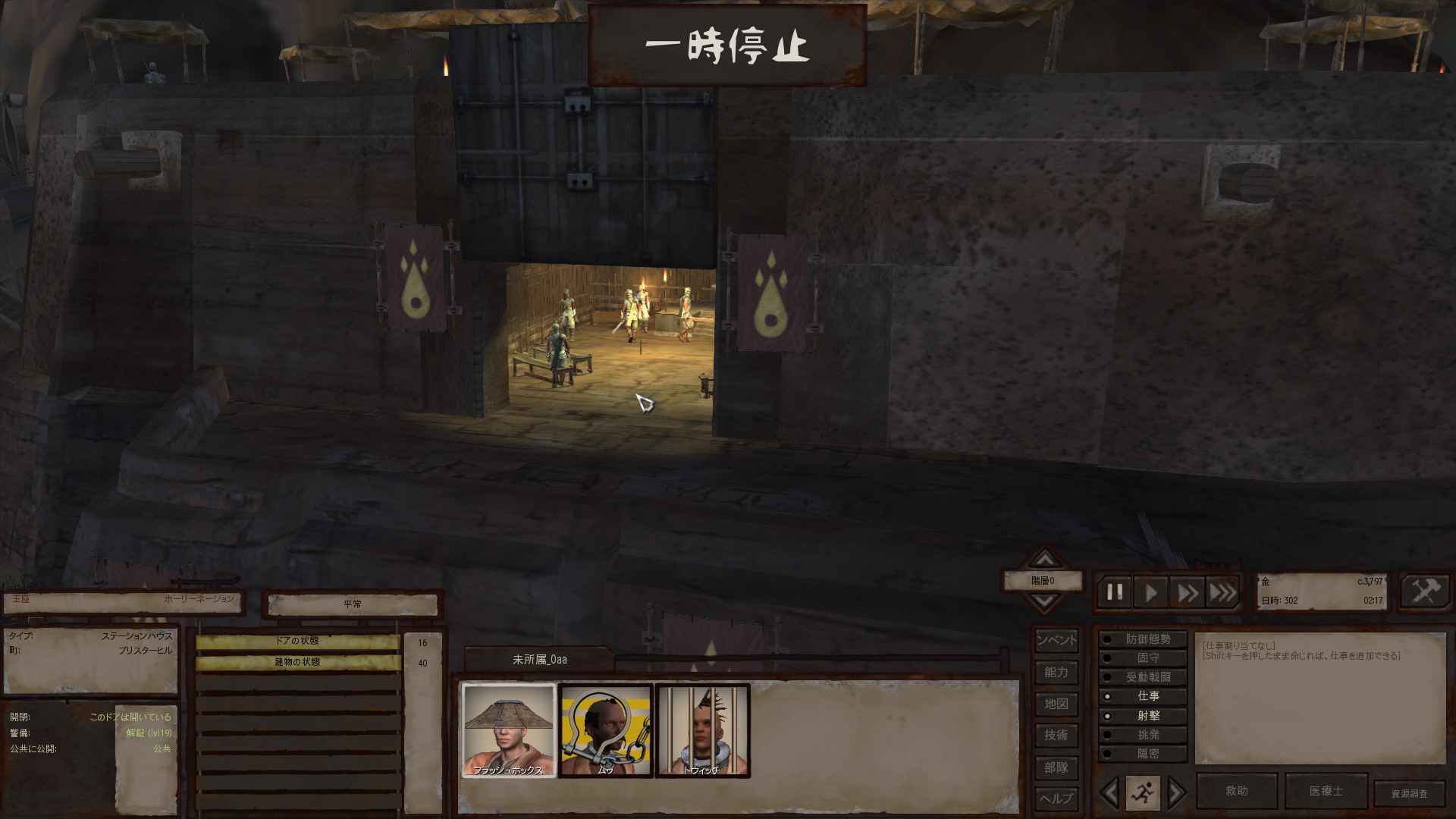1456x819 pixels.
Task: Switch to the 未所属_0aa squad tab
Action: click(539, 660)
